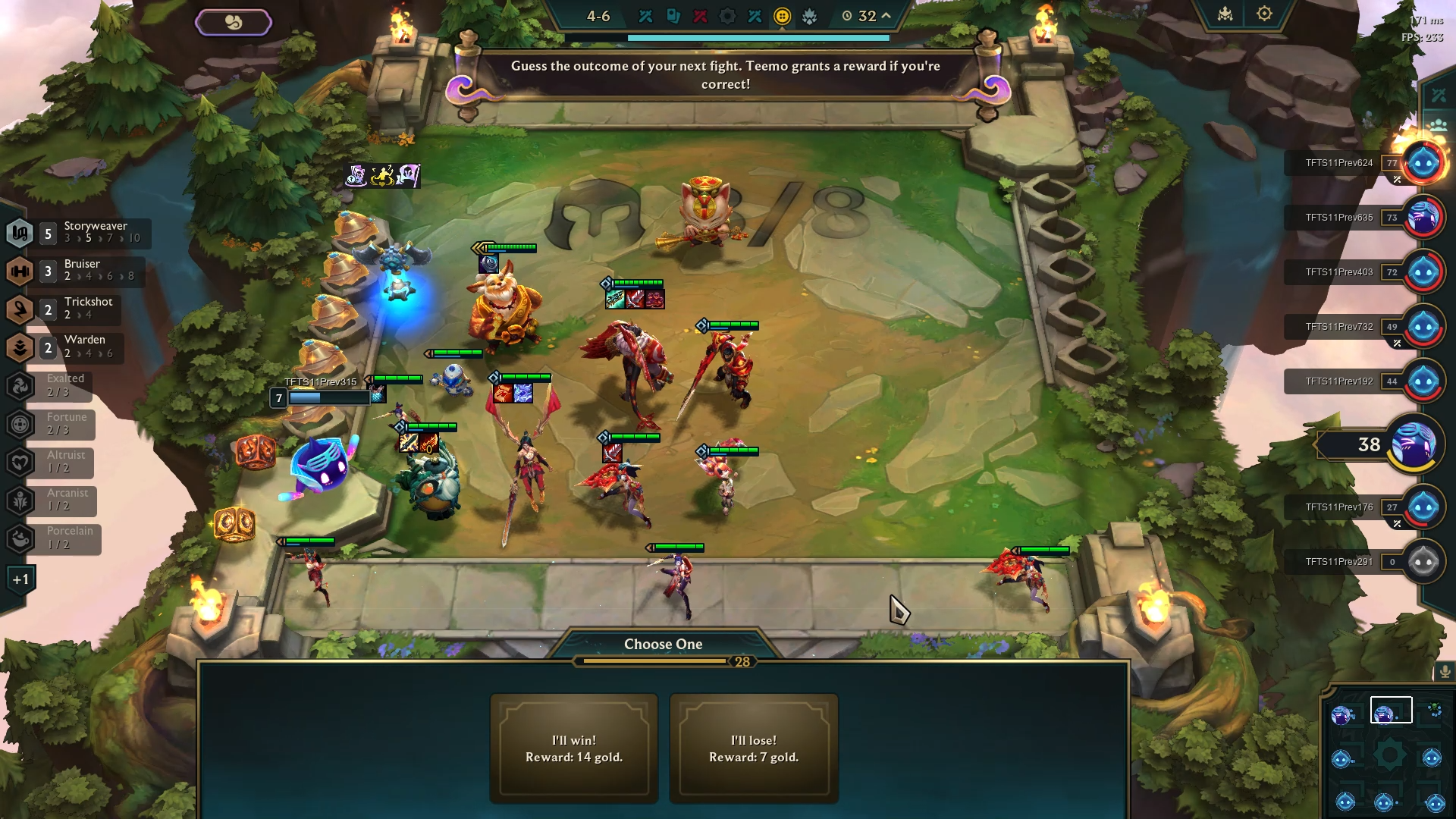This screenshot has height=819, width=1456.
Task: Toggle the microphone mute icon
Action: (x=1445, y=670)
